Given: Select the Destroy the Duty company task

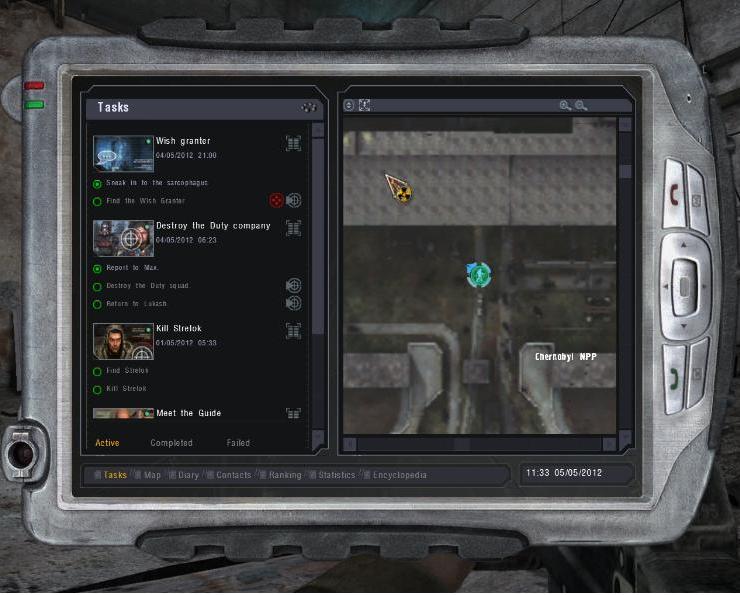Looking at the screenshot, I should coord(213,226).
